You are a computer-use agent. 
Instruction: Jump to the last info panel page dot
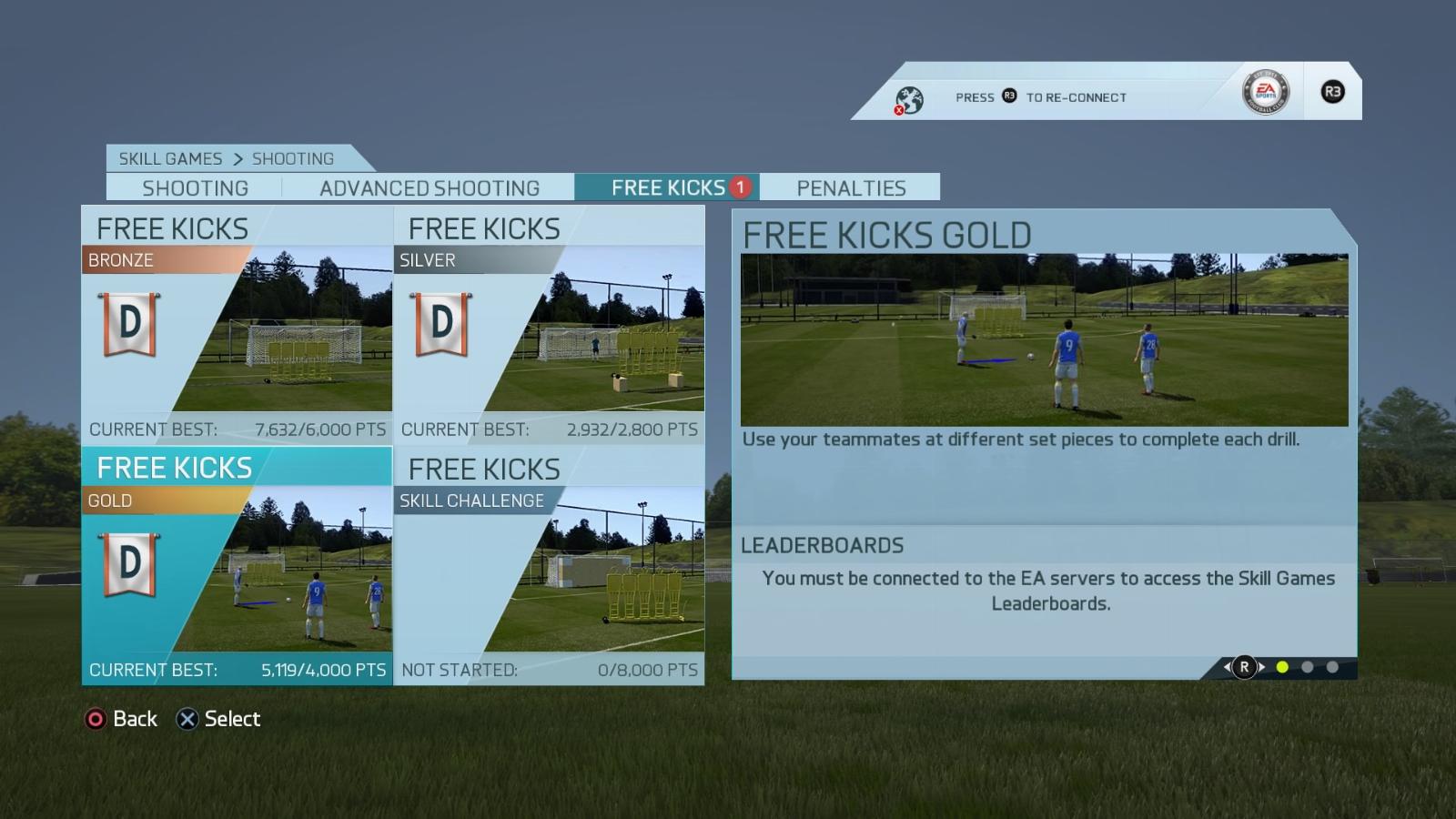click(x=1332, y=667)
